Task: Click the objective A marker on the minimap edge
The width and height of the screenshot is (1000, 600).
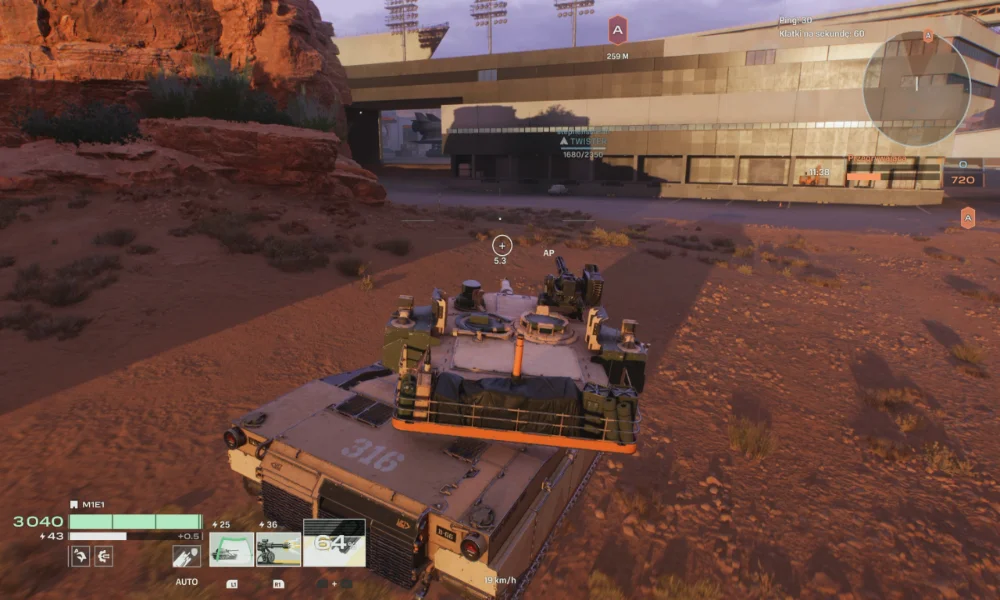Action: (x=928, y=36)
